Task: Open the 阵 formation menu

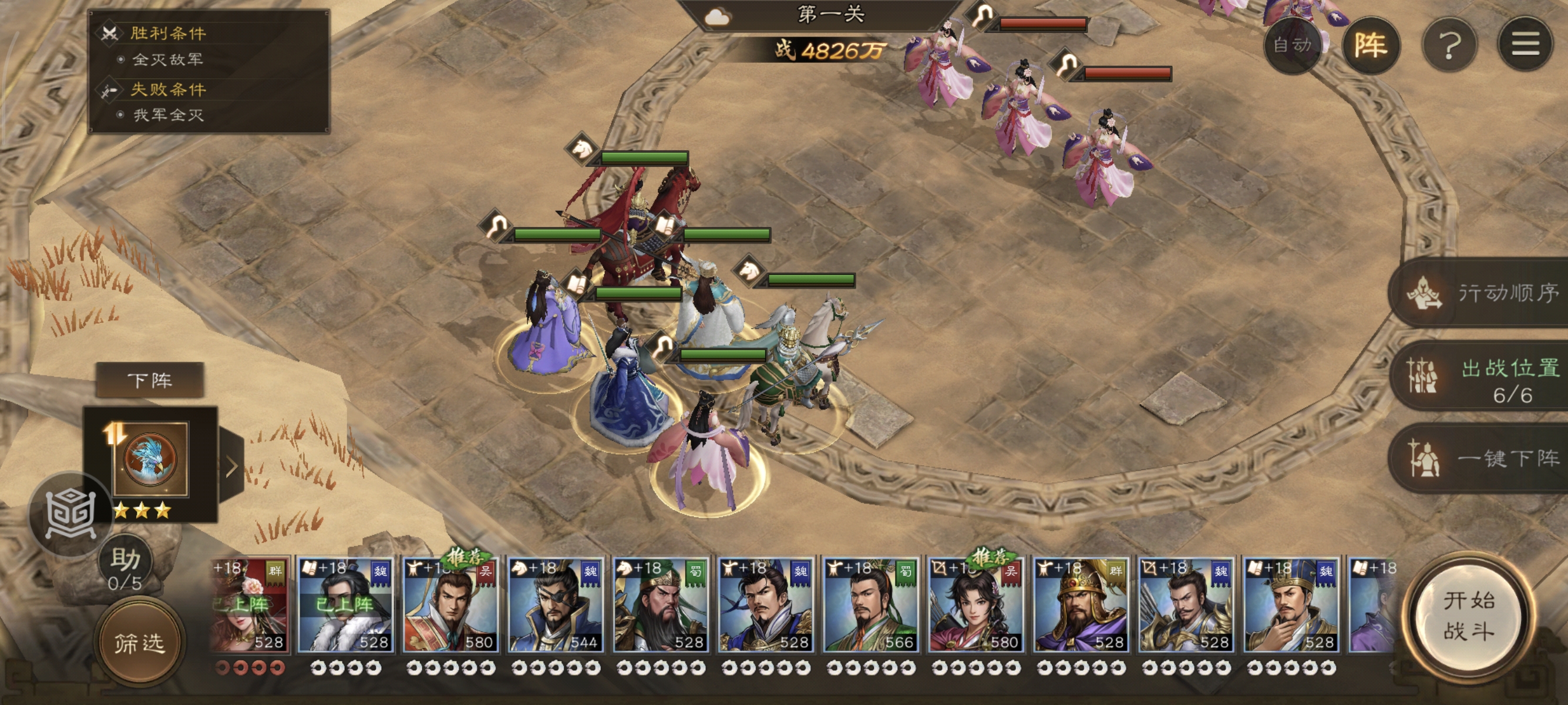Action: point(1370,45)
